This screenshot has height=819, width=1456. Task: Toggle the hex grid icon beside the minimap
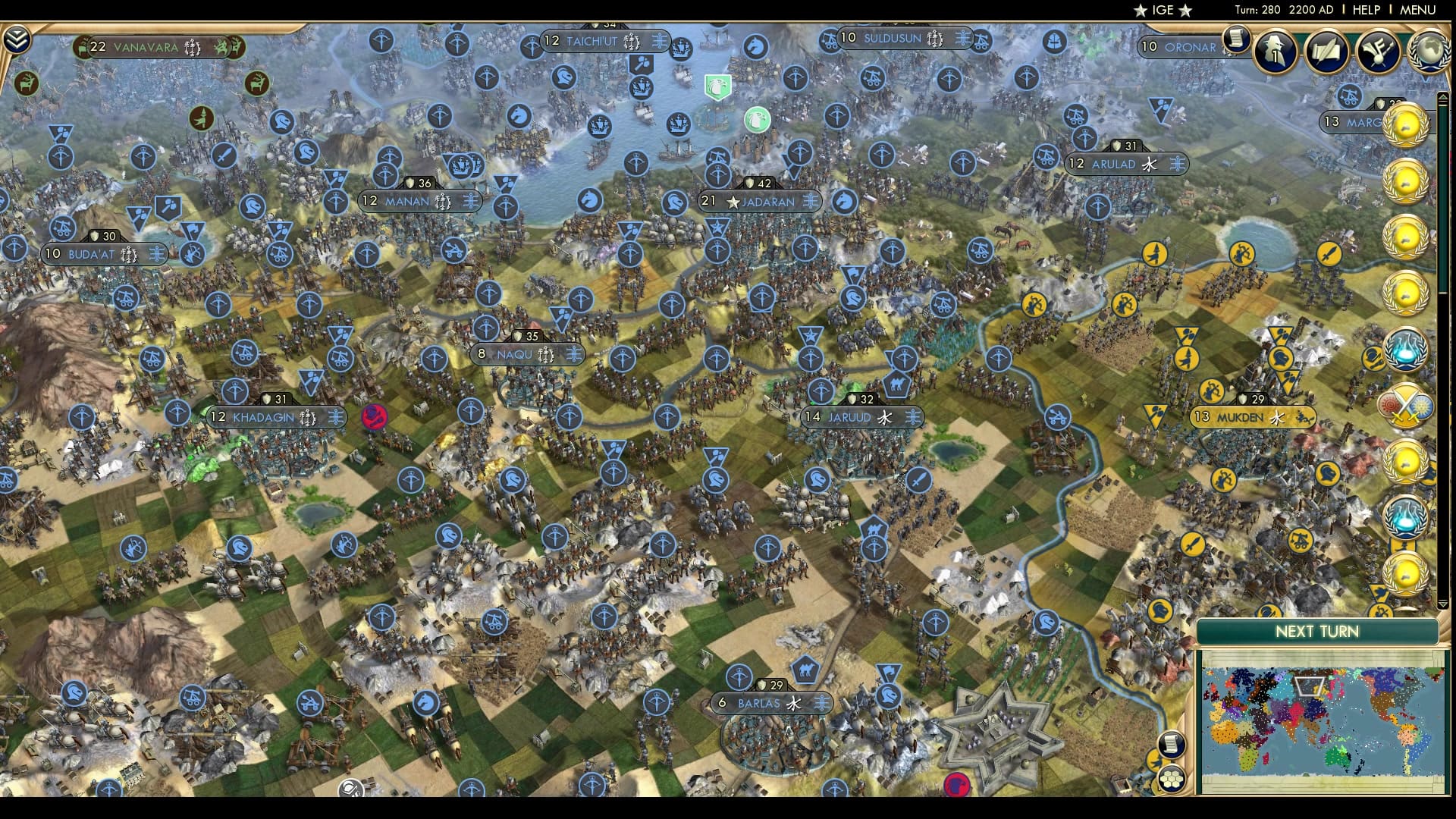[x=1172, y=780]
